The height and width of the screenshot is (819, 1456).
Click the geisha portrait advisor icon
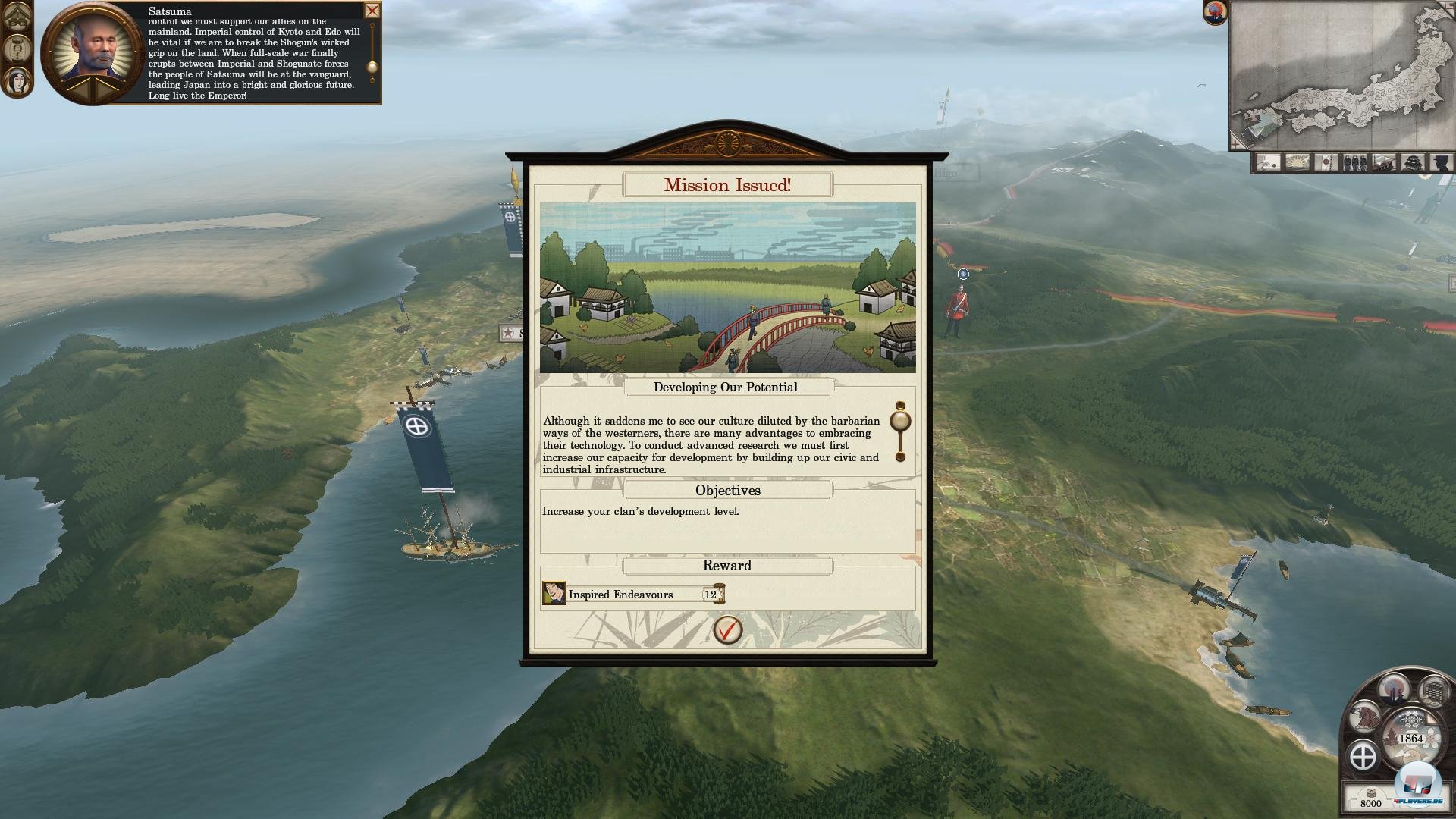(17, 81)
